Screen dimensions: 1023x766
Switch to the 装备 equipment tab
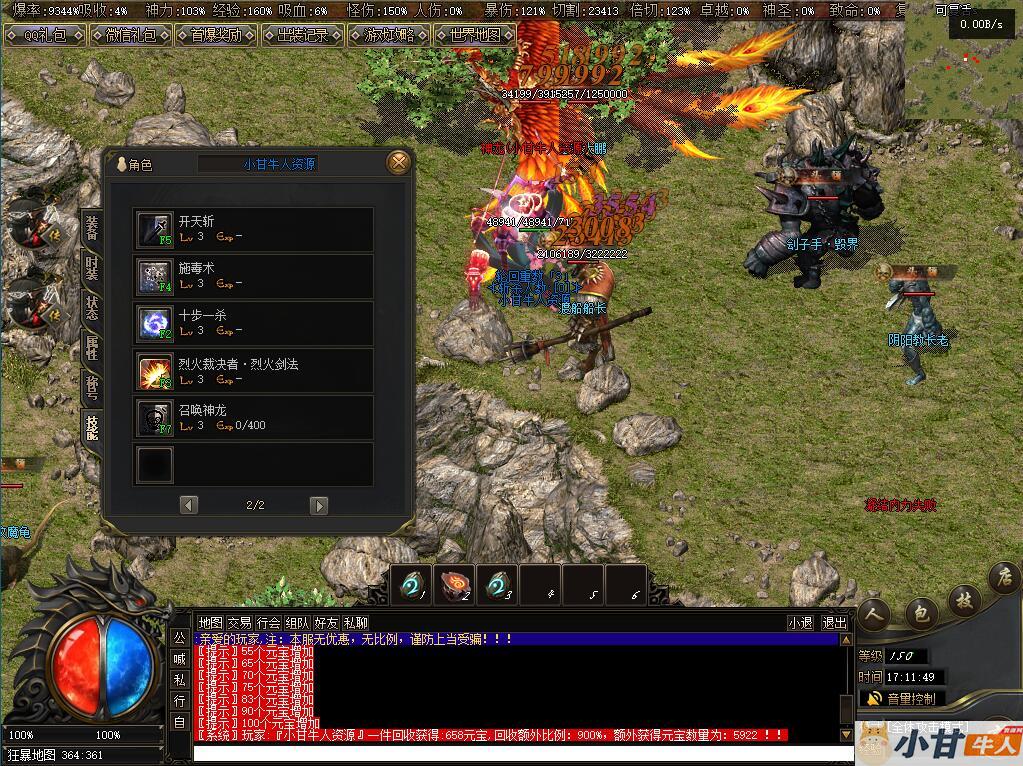pyautogui.click(x=91, y=229)
